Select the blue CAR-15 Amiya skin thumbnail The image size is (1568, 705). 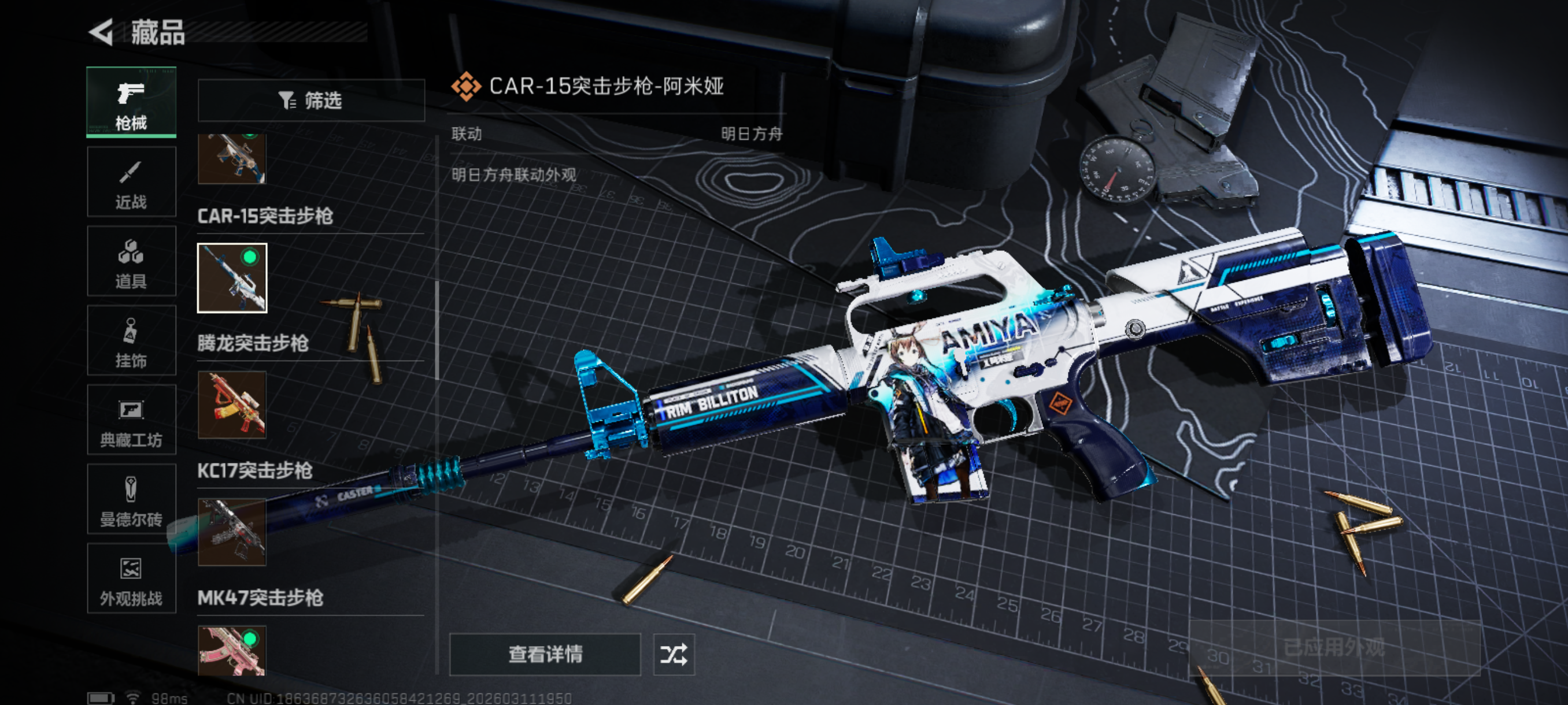click(x=232, y=278)
